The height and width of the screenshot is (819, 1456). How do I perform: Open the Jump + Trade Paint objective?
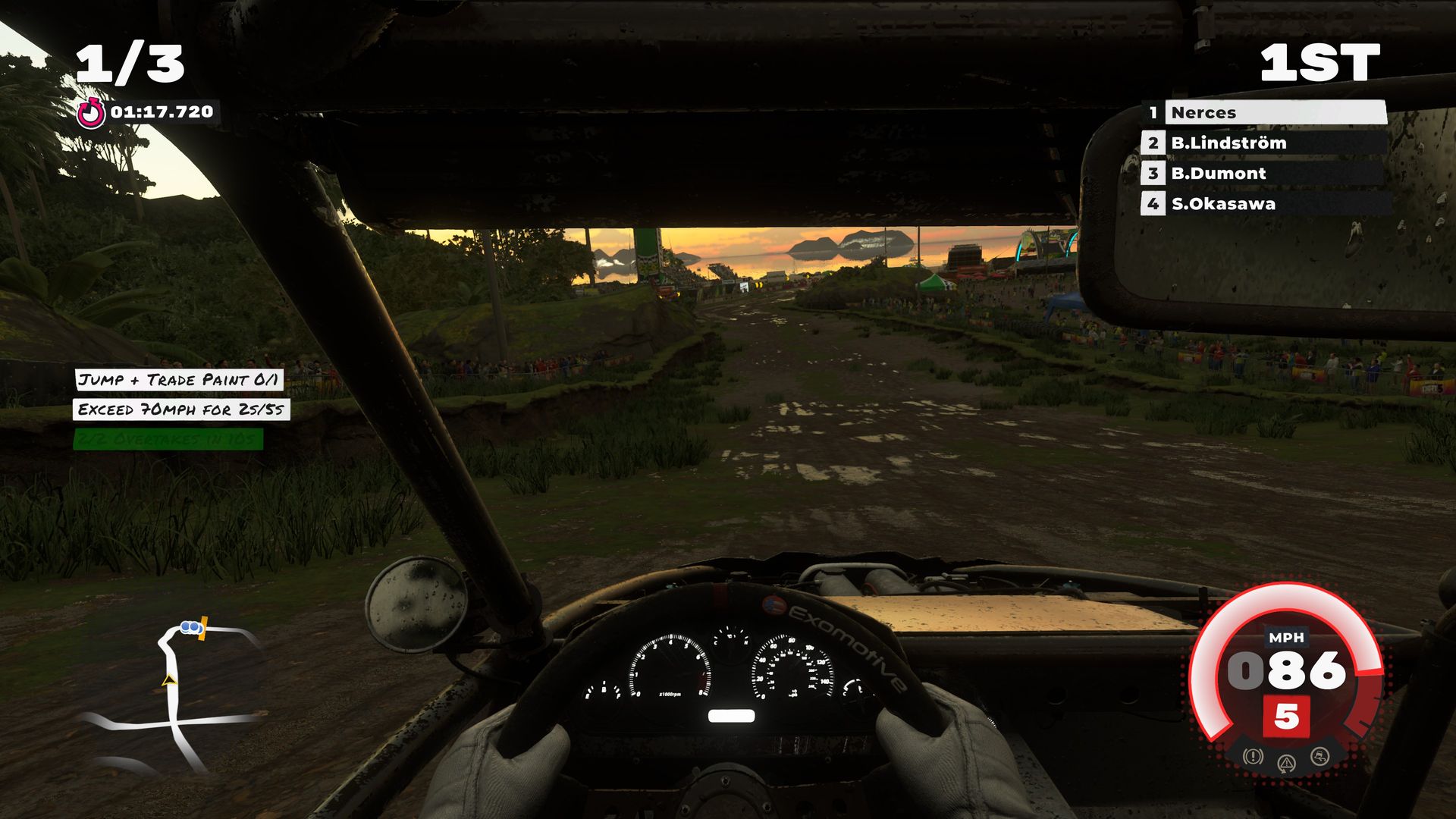(179, 379)
